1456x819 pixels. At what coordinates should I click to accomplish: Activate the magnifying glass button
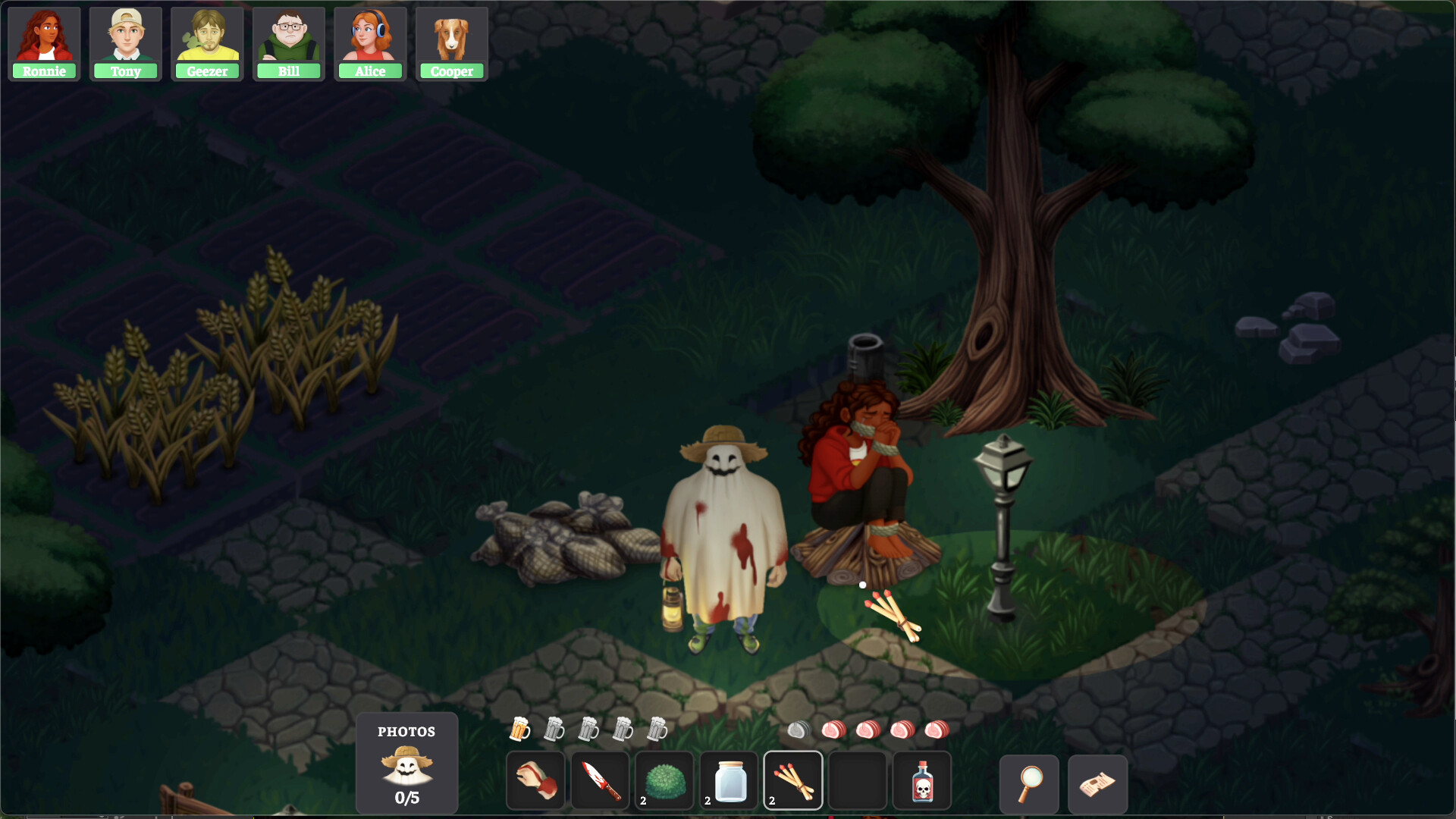click(1029, 784)
